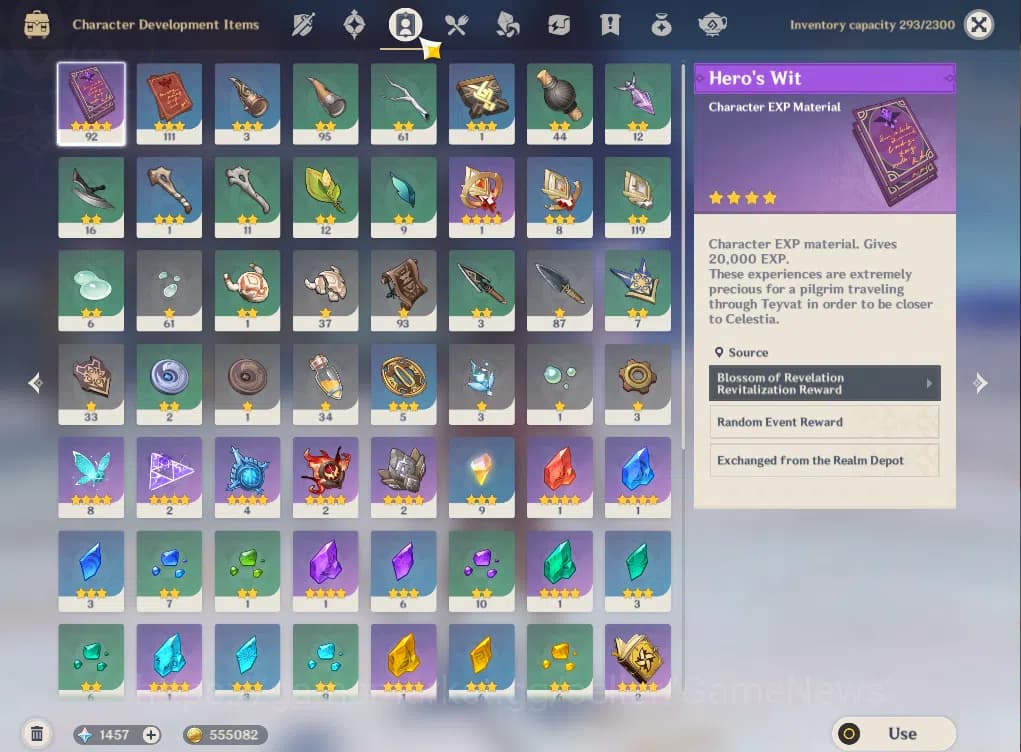This screenshot has height=752, width=1021.
Task: Open Blossom of Revelation source entry
Action: pos(825,383)
